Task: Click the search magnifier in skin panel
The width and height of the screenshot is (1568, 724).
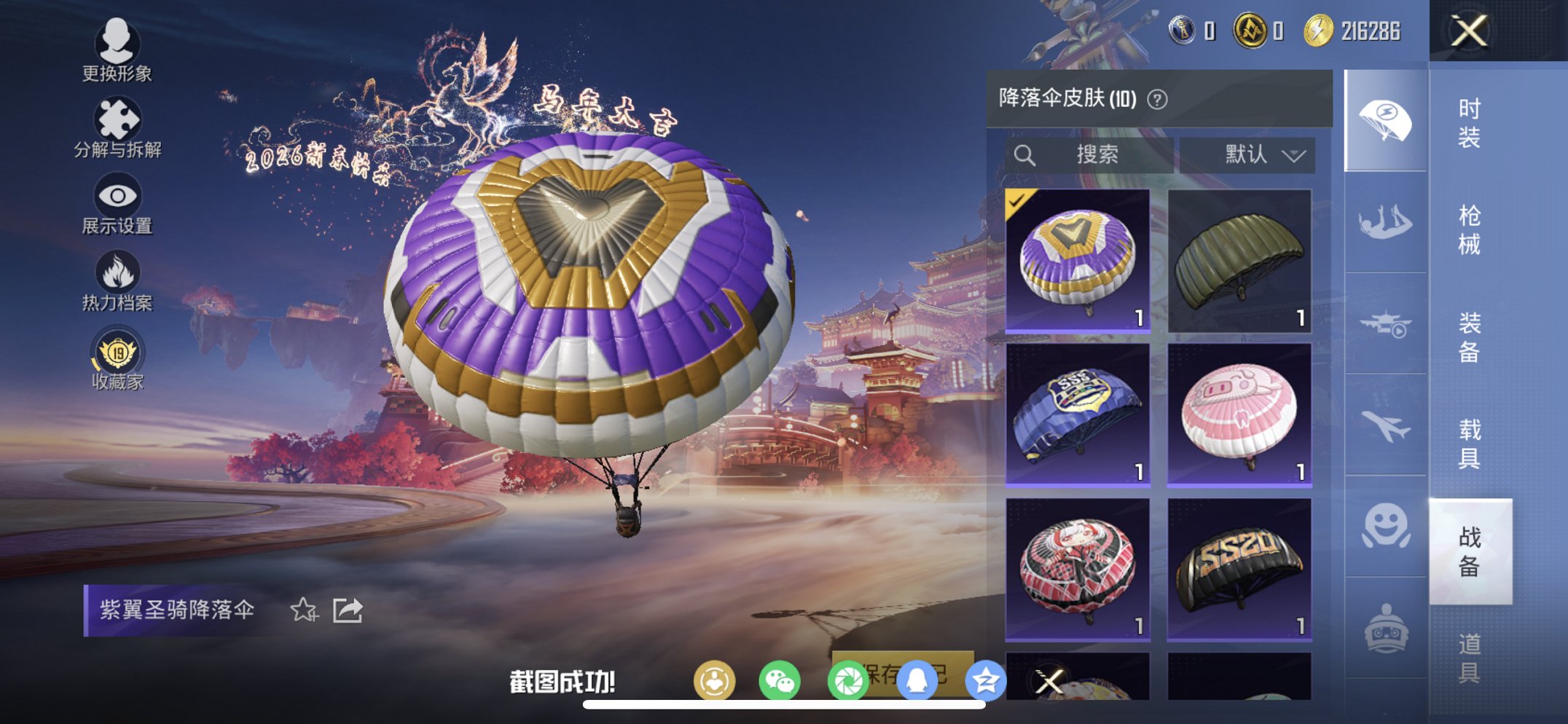Action: [x=1026, y=154]
